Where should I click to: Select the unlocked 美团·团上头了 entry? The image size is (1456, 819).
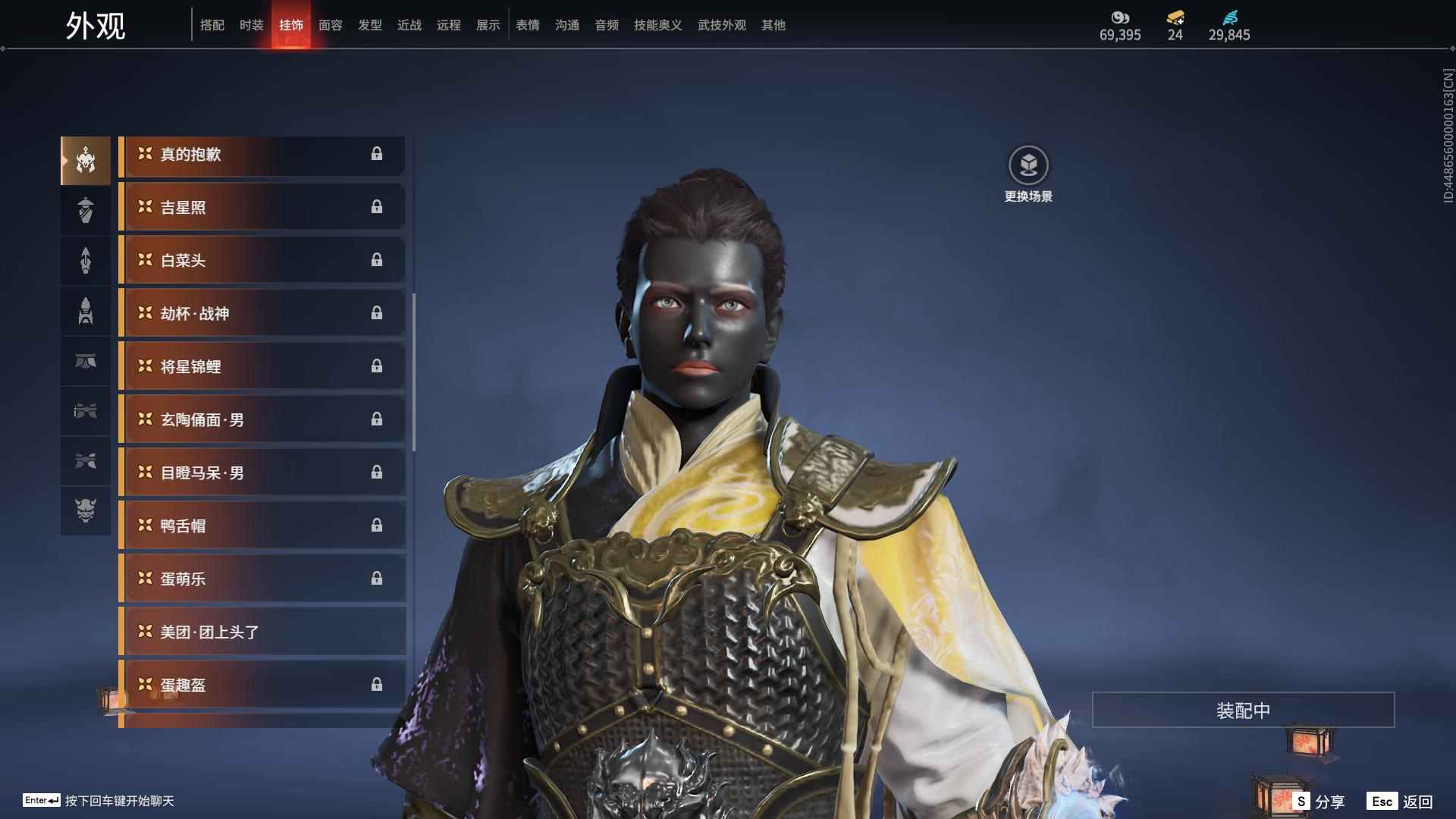[262, 632]
